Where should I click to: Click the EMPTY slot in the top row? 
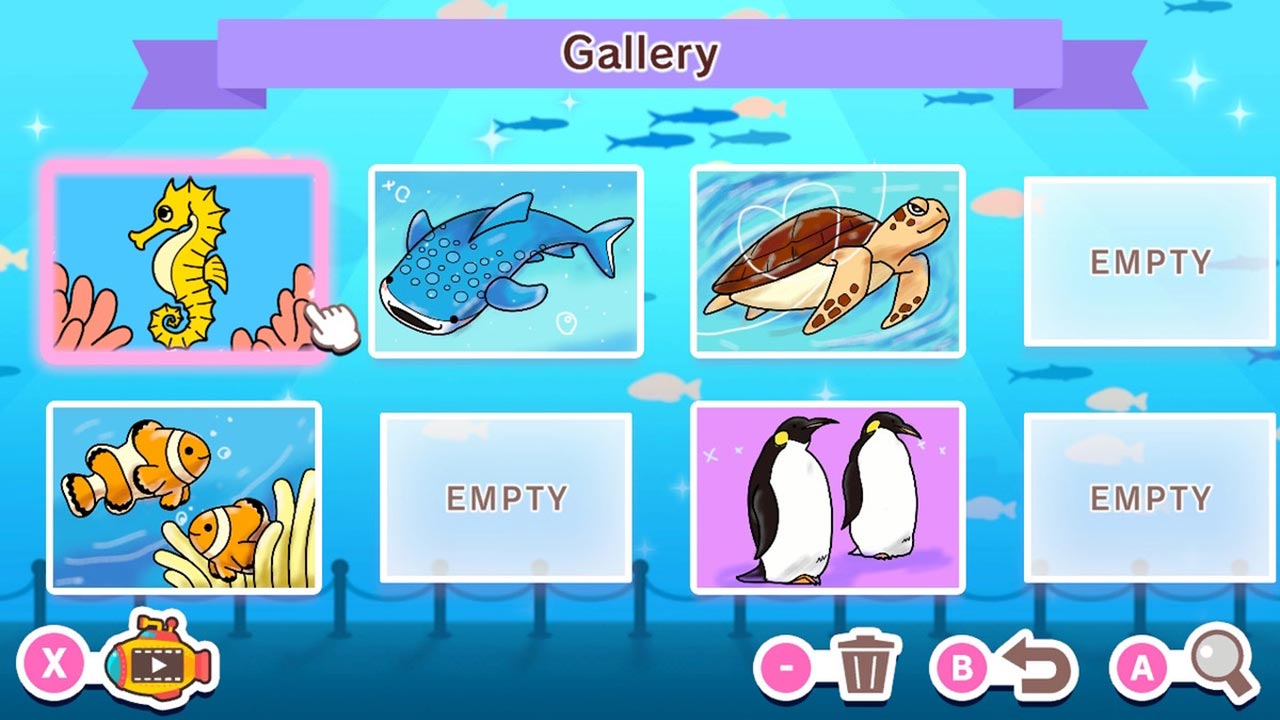pyautogui.click(x=1152, y=262)
